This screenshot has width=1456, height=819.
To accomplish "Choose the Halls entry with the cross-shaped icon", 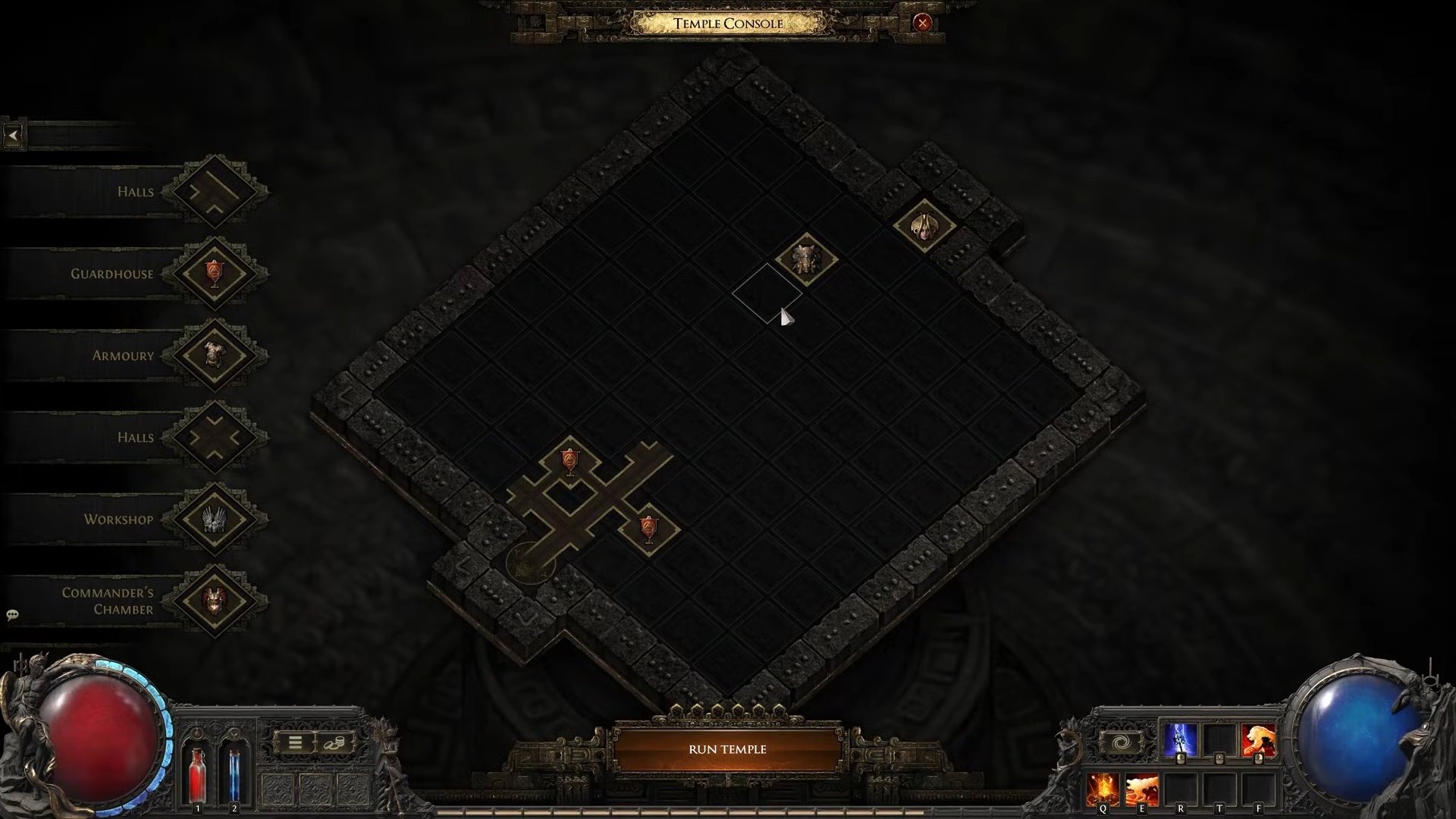I will coord(215,438).
